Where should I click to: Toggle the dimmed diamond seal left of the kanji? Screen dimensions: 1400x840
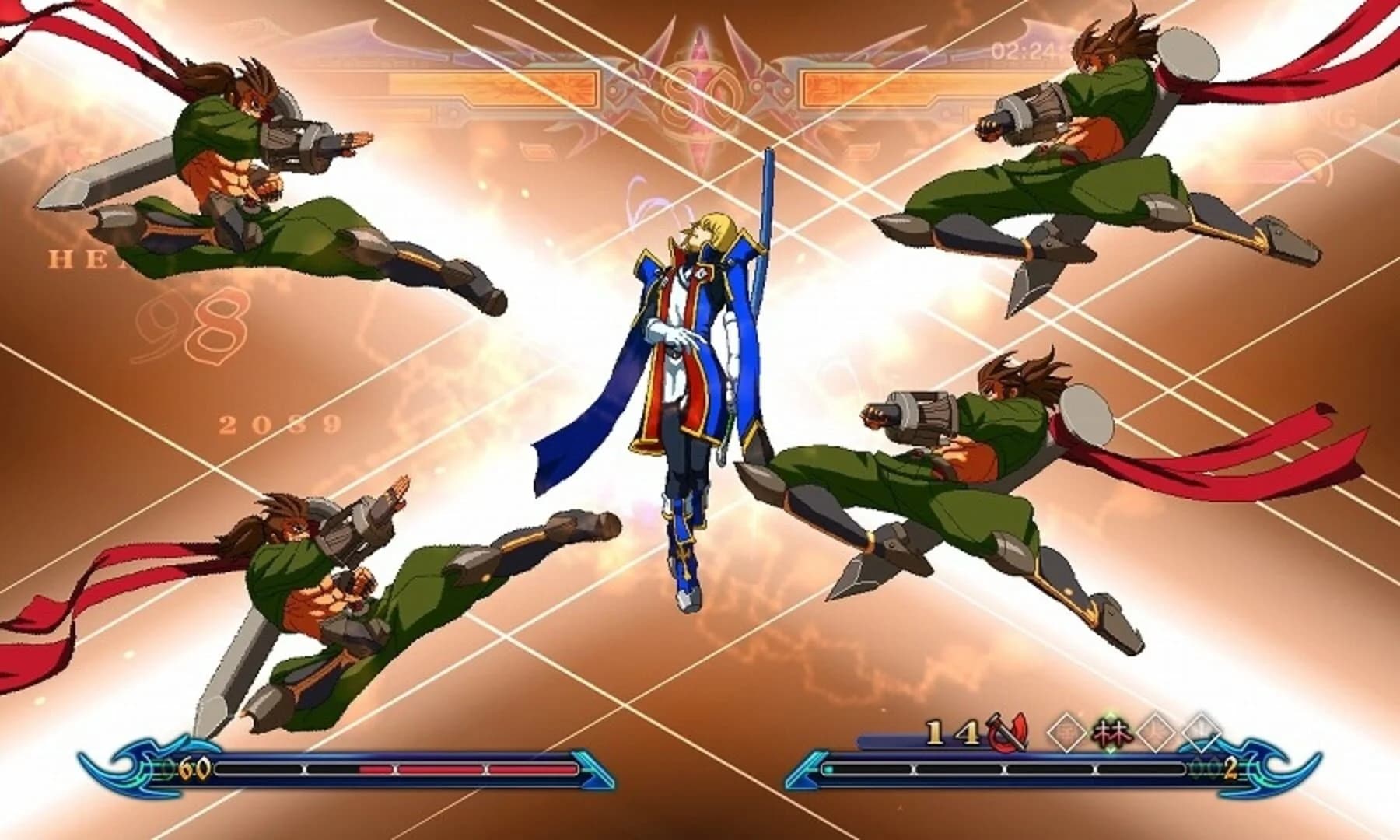pyautogui.click(x=1066, y=731)
